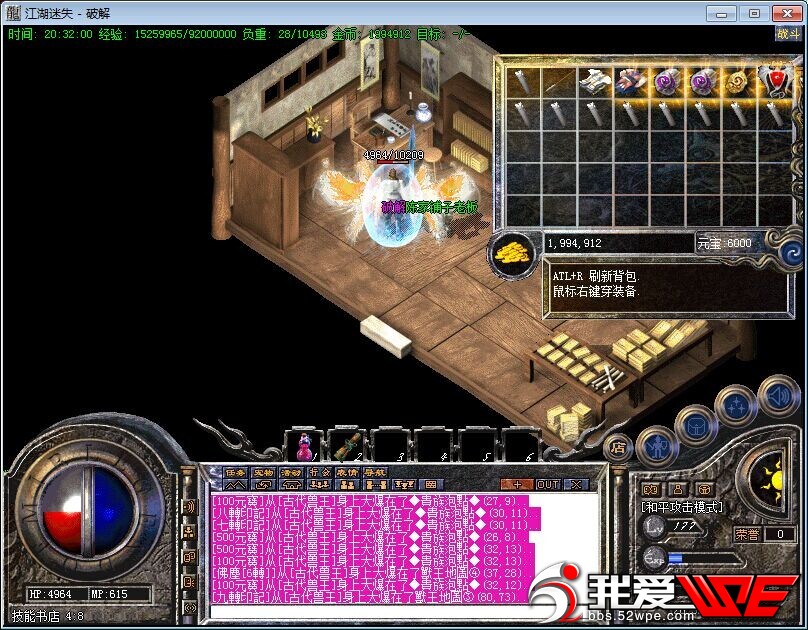
Task: Click the OUT button on chat bar
Action: [x=549, y=484]
